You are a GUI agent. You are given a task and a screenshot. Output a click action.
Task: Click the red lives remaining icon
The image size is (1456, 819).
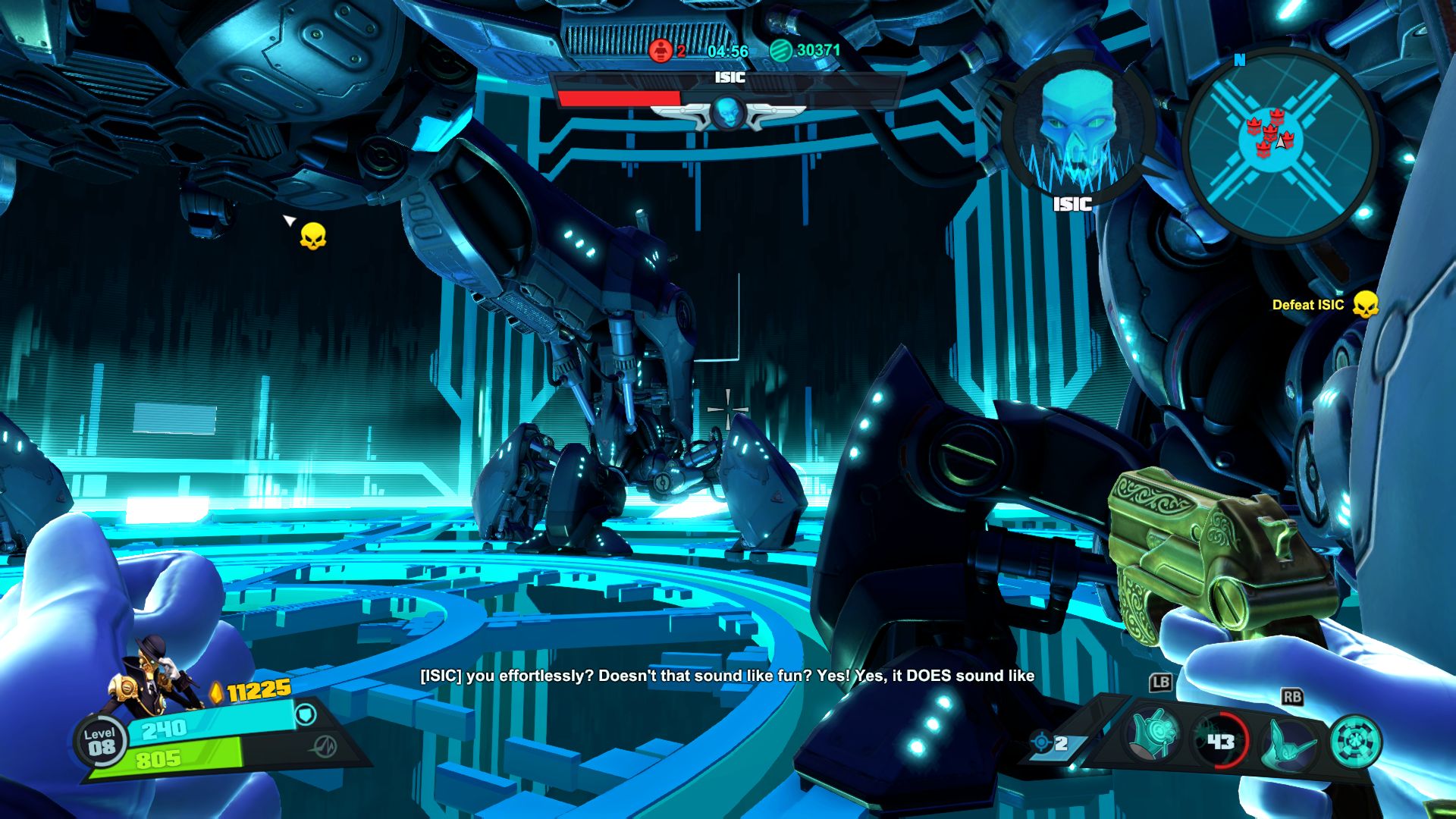point(661,51)
